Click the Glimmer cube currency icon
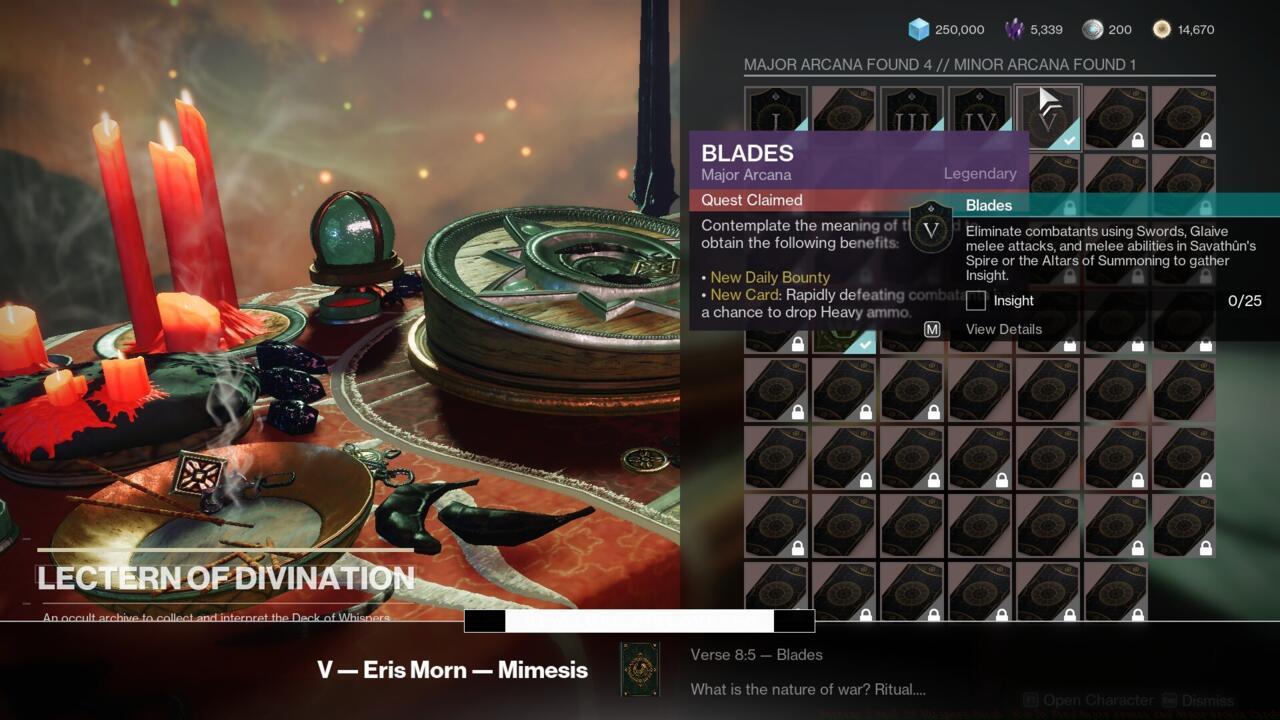 (x=916, y=29)
